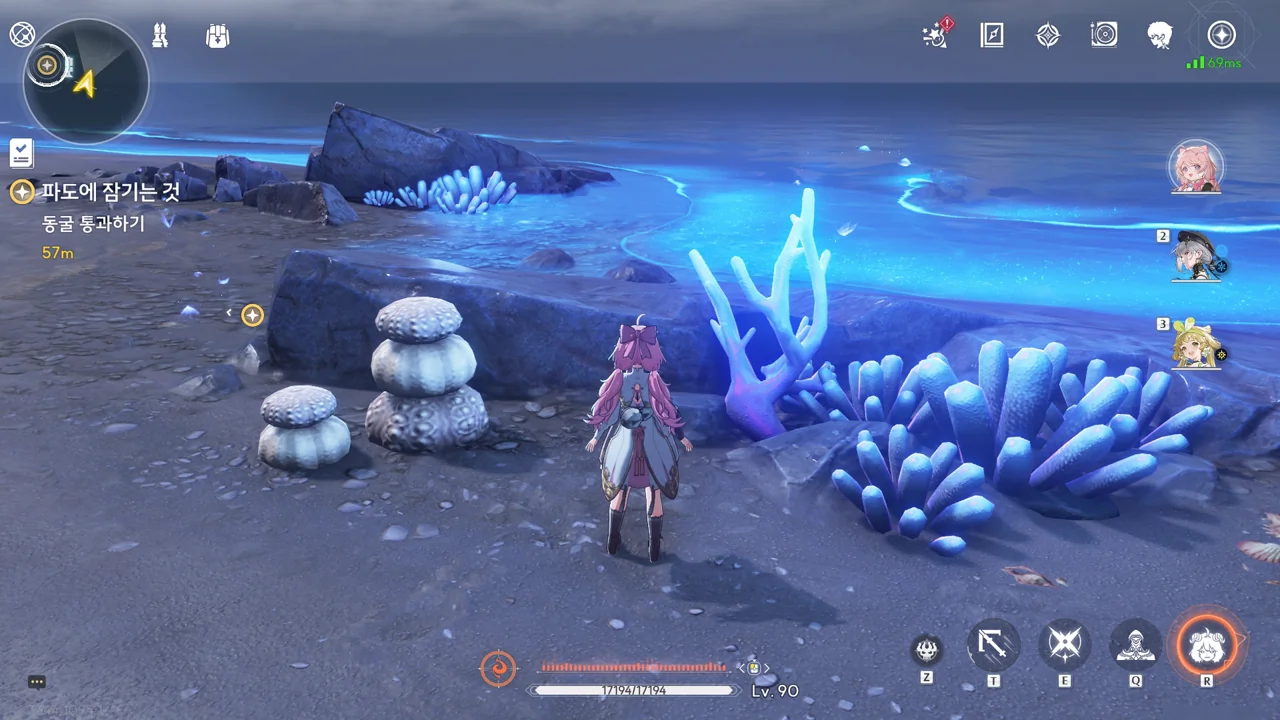Open the character head profile icon

1160,36
